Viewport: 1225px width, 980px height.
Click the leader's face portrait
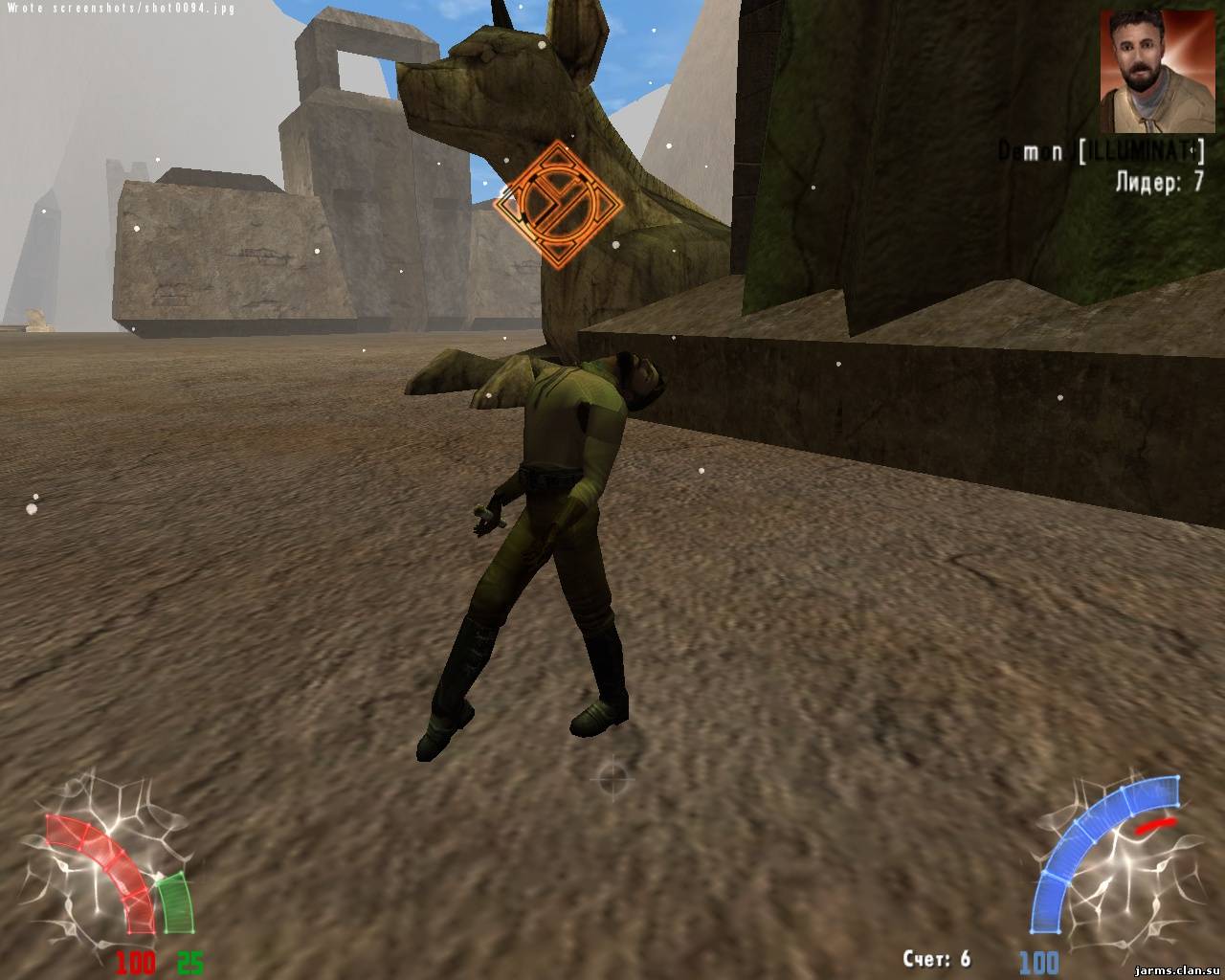1155,72
